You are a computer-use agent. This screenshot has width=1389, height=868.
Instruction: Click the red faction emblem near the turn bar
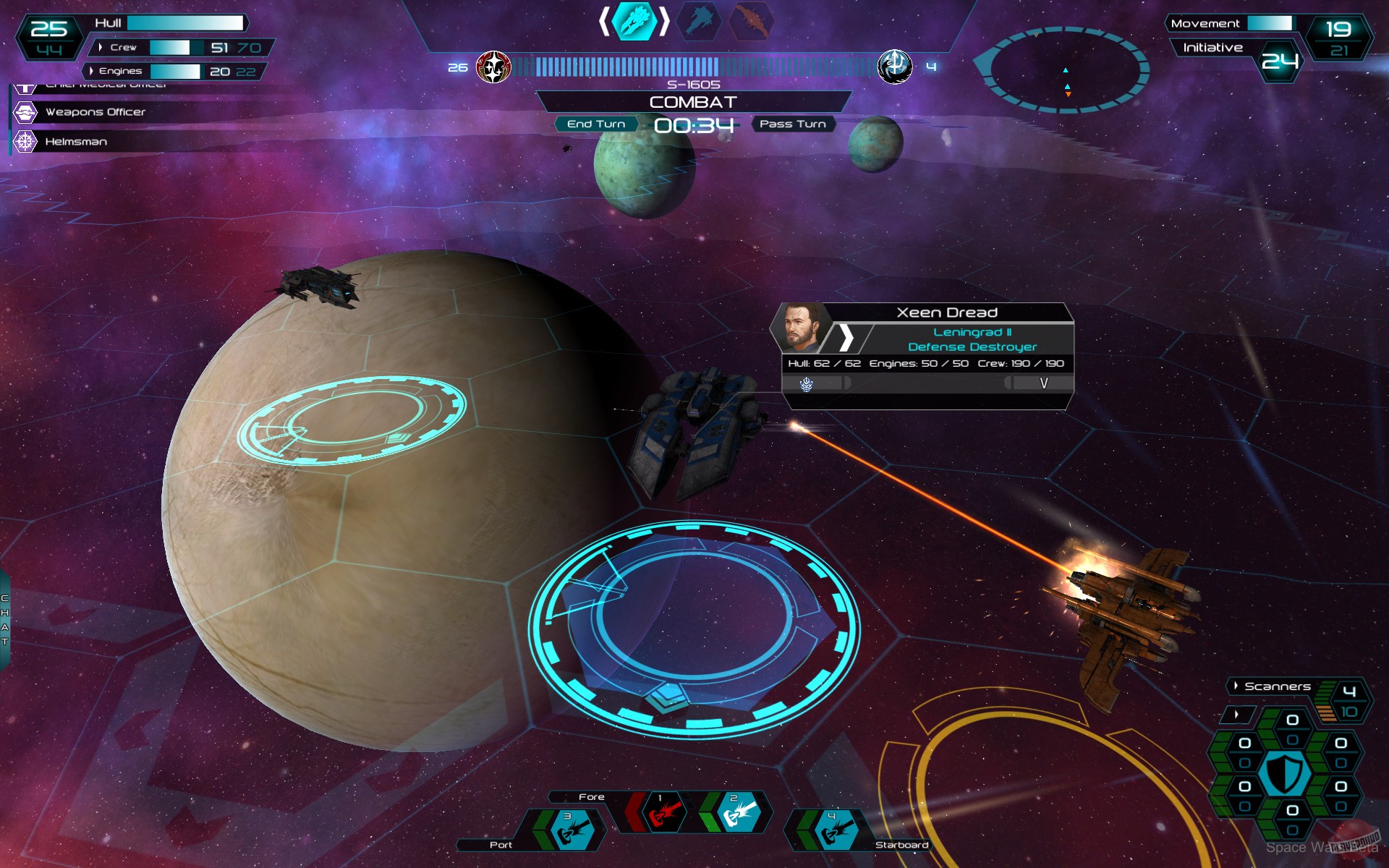496,66
